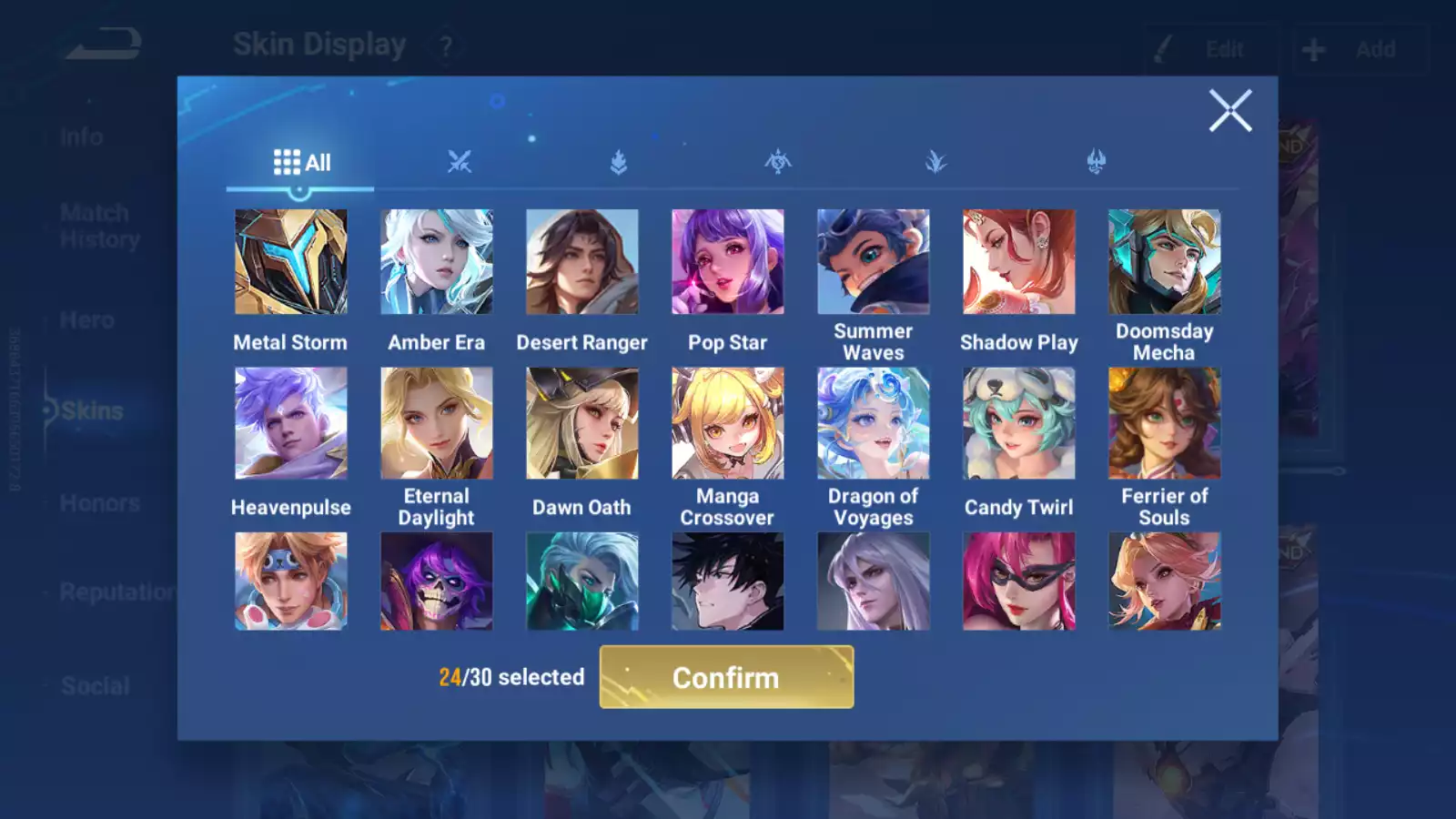Click the Dragon of Voyages thumbnail

(x=874, y=425)
